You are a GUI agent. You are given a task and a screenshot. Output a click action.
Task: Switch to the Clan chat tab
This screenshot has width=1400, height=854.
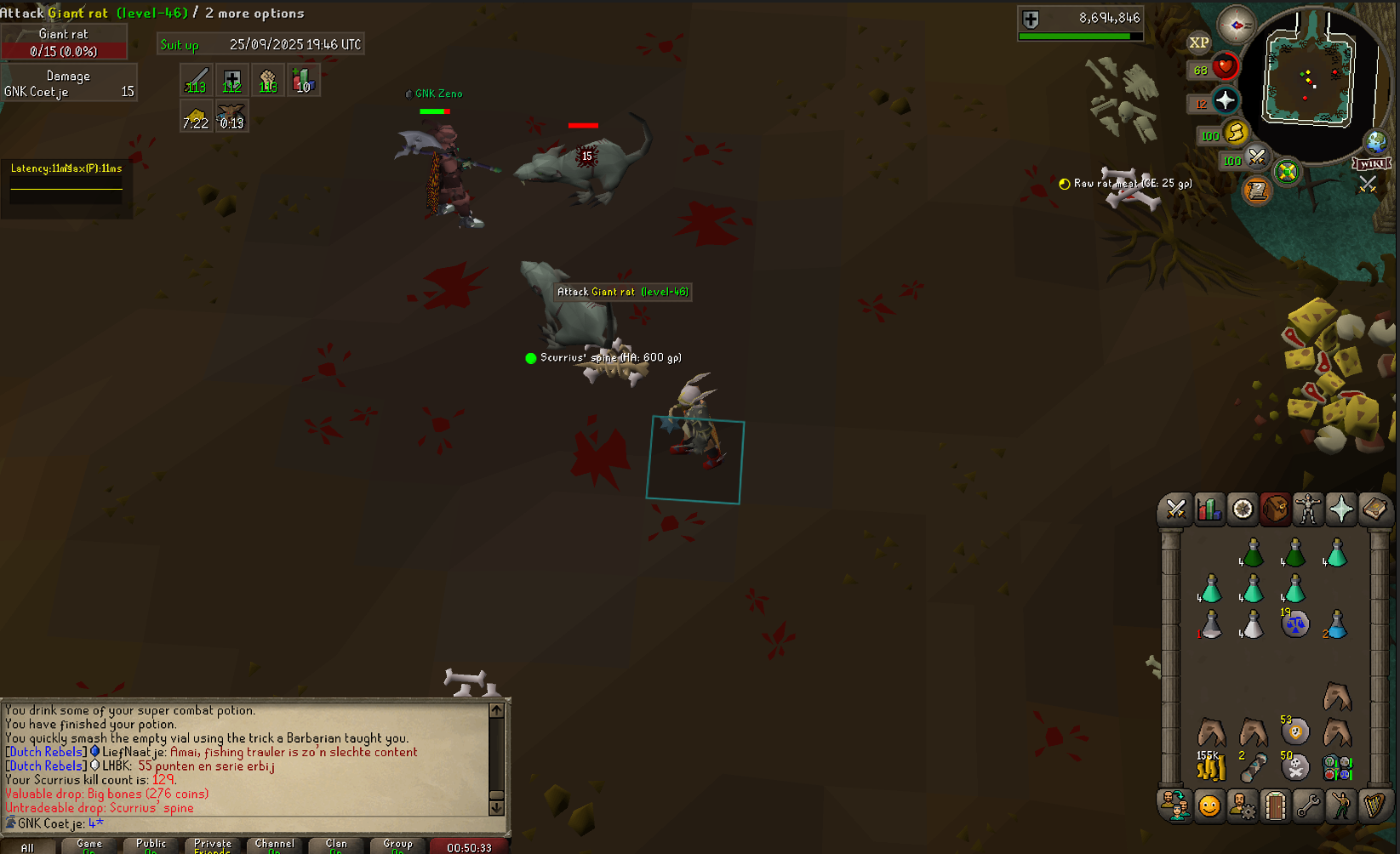pyautogui.click(x=336, y=845)
